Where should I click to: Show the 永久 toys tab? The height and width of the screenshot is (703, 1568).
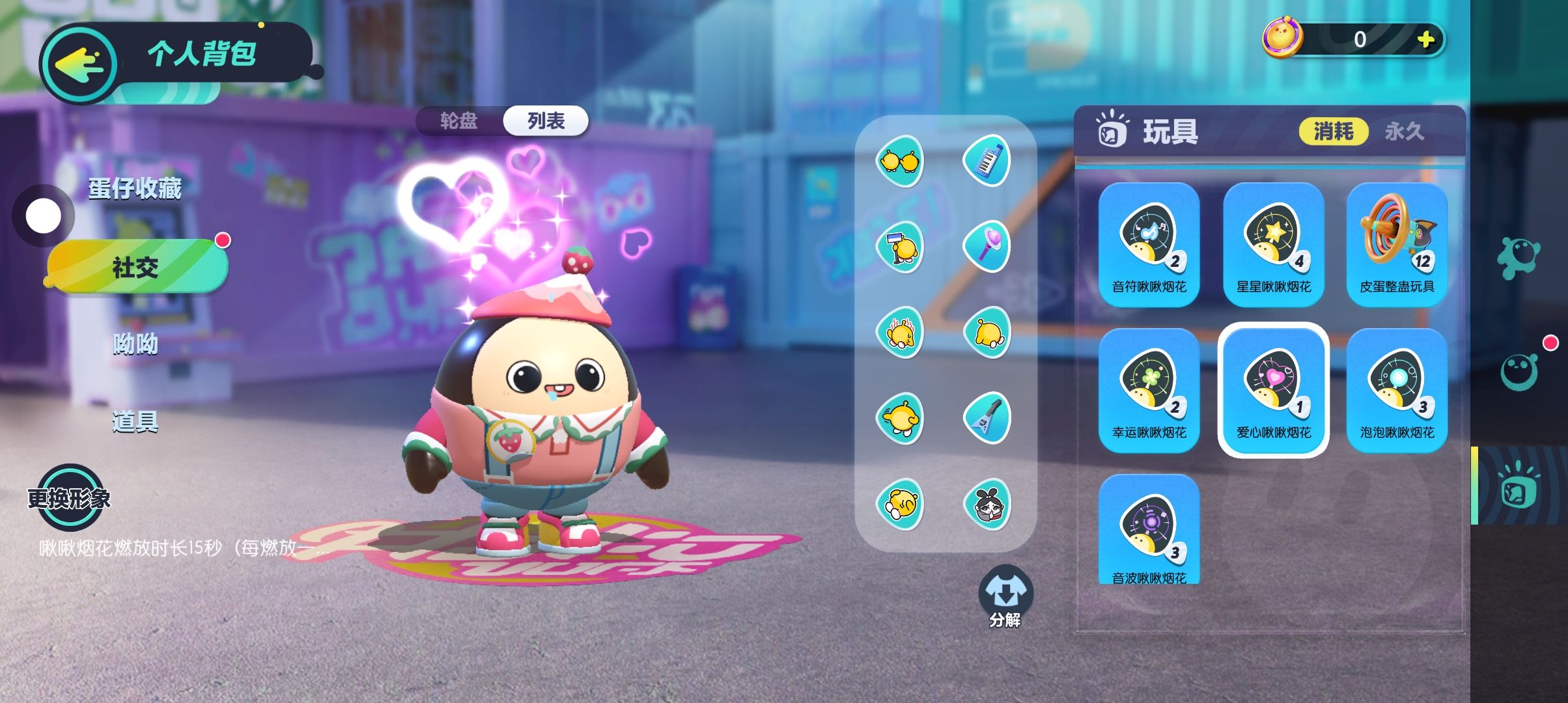1404,131
